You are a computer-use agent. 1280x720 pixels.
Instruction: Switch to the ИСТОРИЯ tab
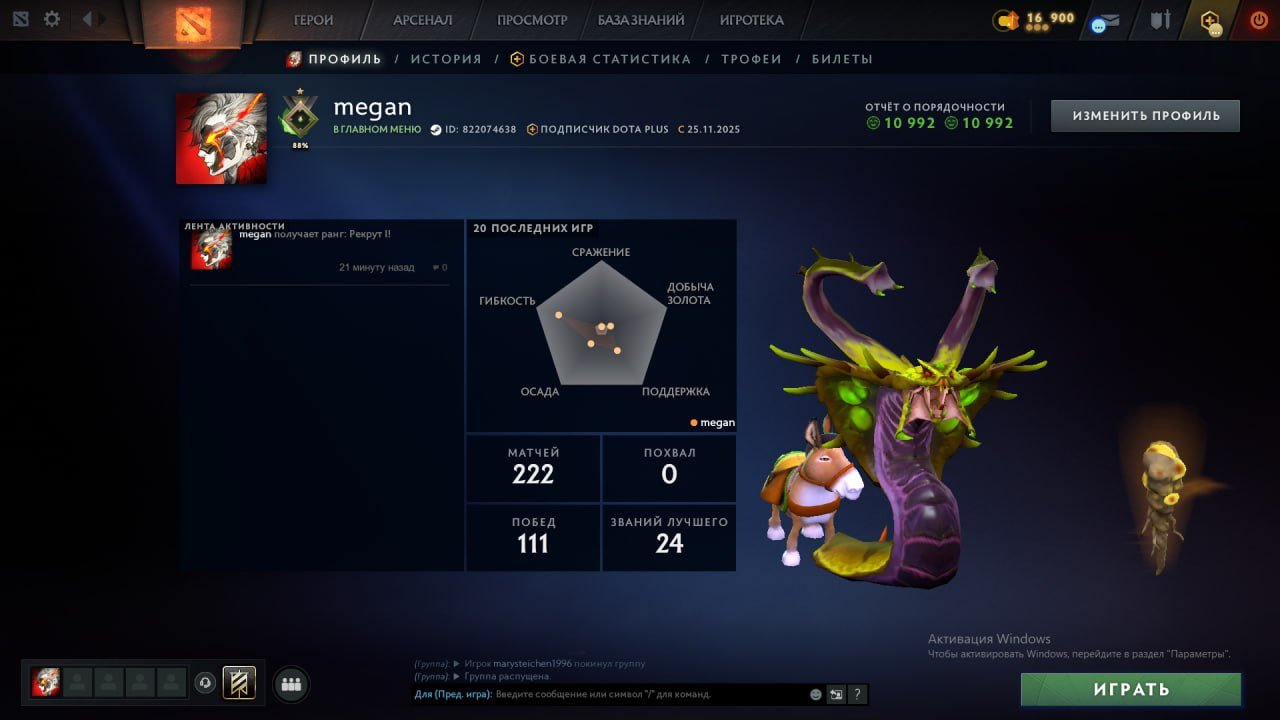point(446,58)
